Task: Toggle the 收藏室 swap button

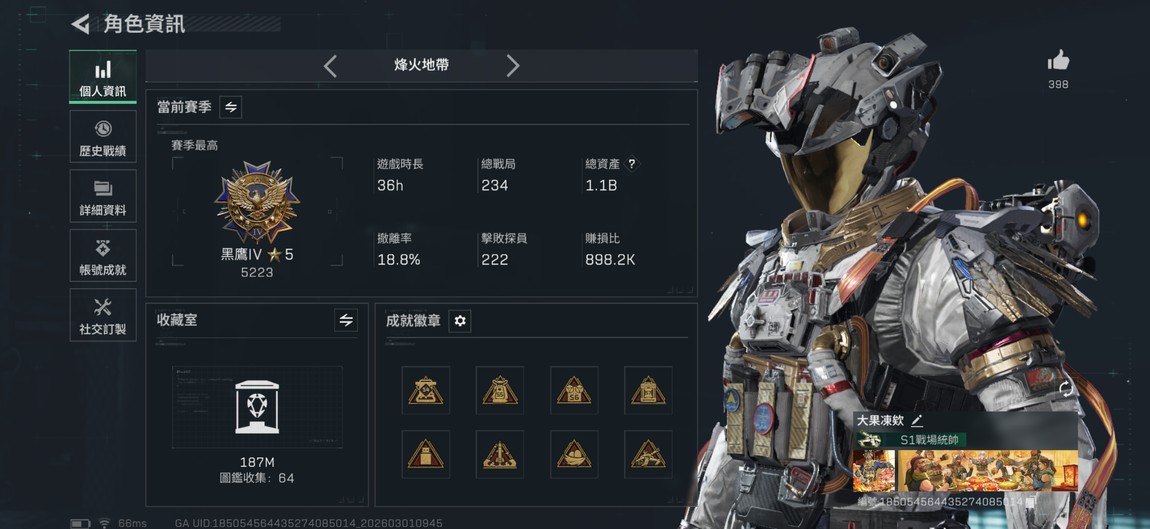Action: tap(346, 320)
